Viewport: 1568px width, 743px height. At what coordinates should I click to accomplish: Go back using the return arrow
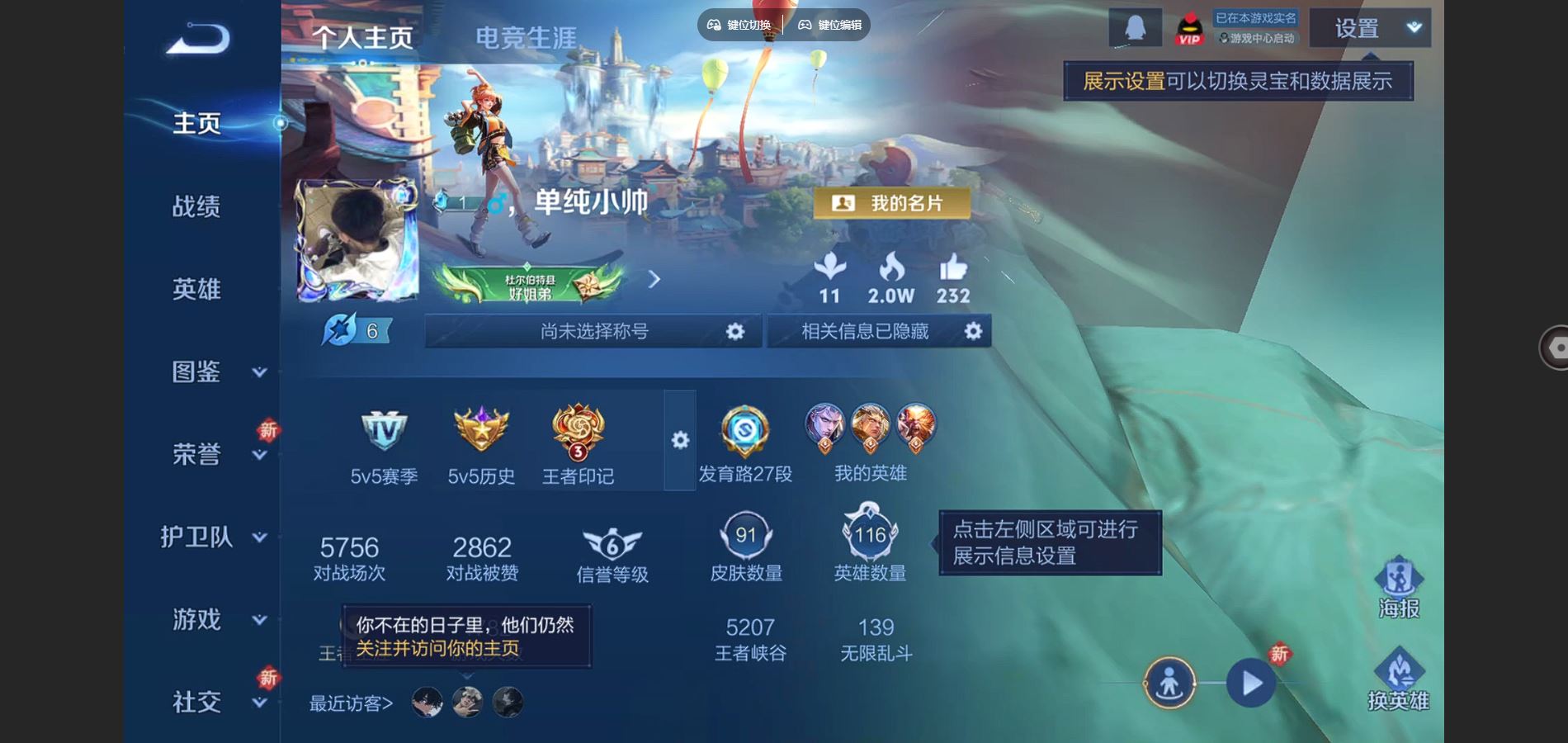coord(198,39)
